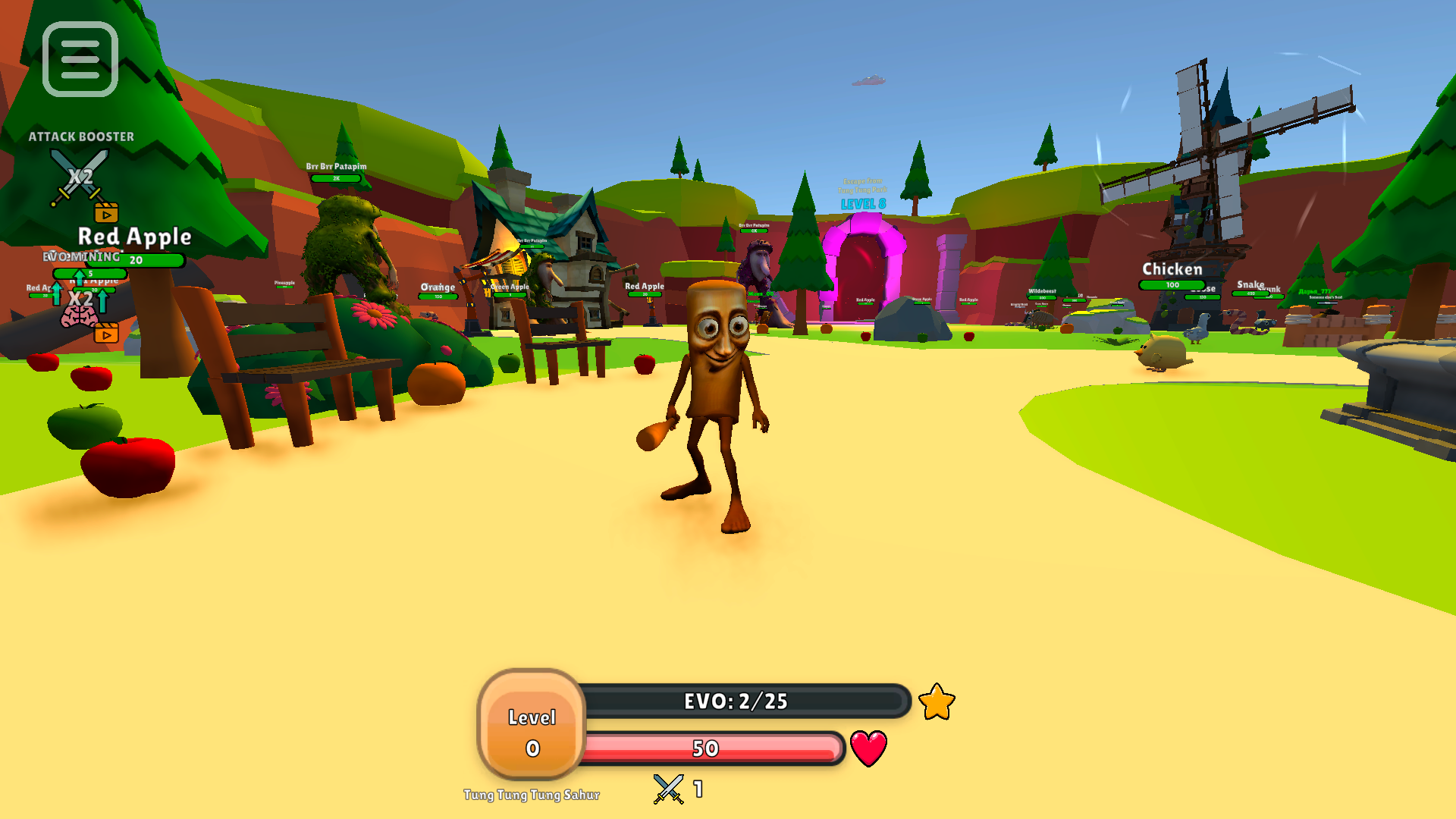Click the Green Apple nameplate

coord(510,287)
